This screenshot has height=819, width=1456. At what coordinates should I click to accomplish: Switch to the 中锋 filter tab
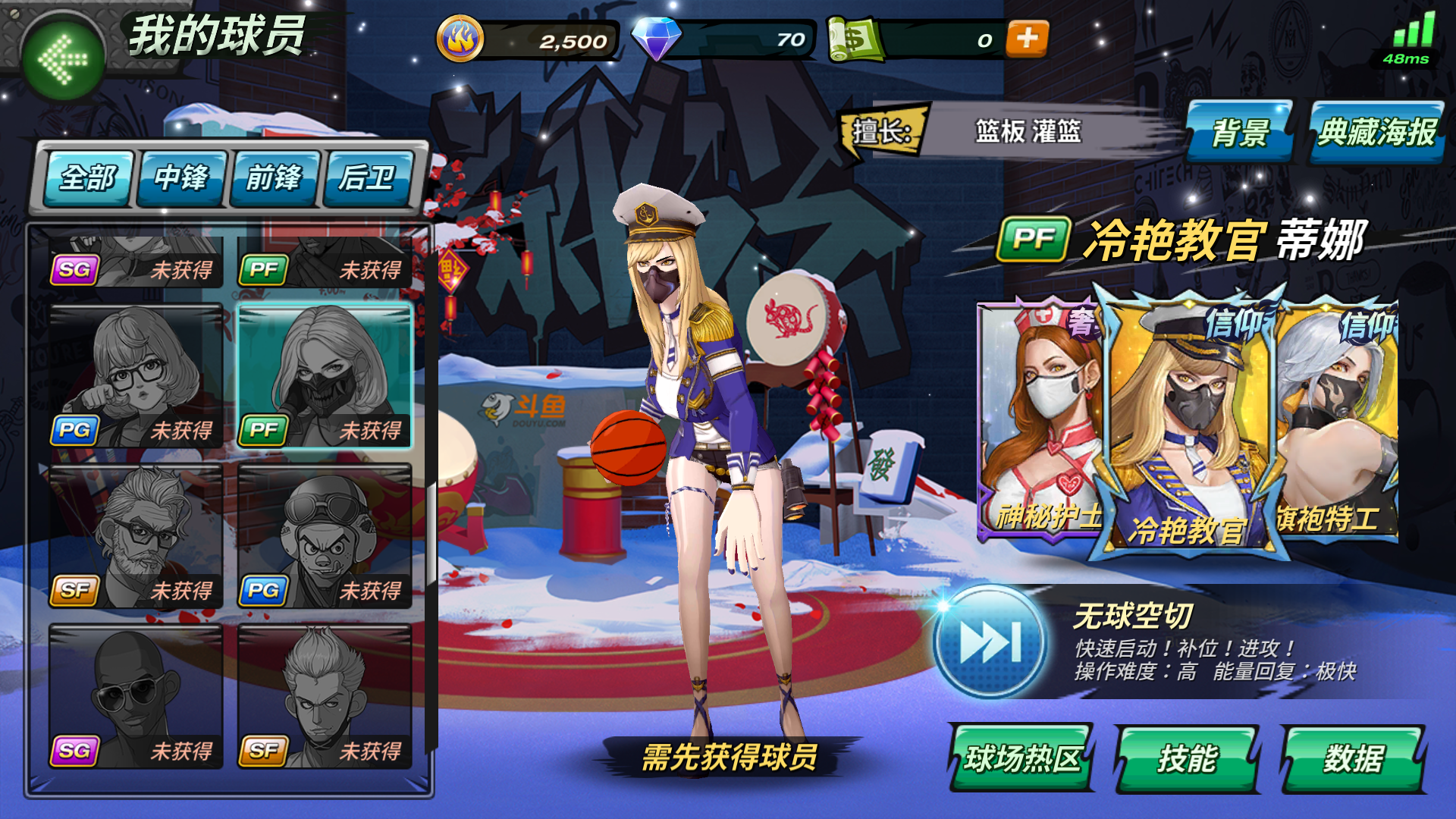180,179
